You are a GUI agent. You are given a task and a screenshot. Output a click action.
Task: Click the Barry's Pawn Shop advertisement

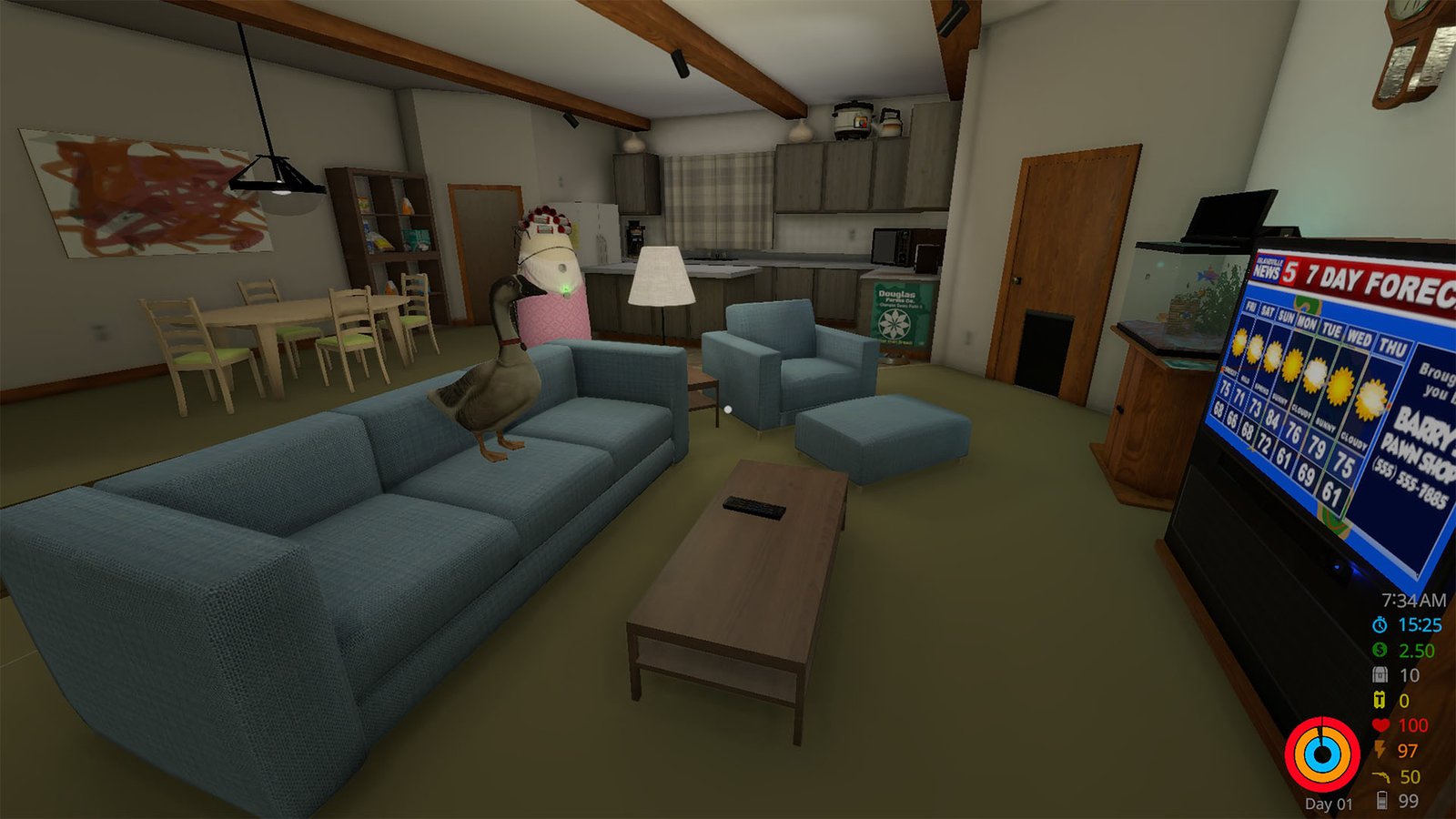tap(1418, 439)
